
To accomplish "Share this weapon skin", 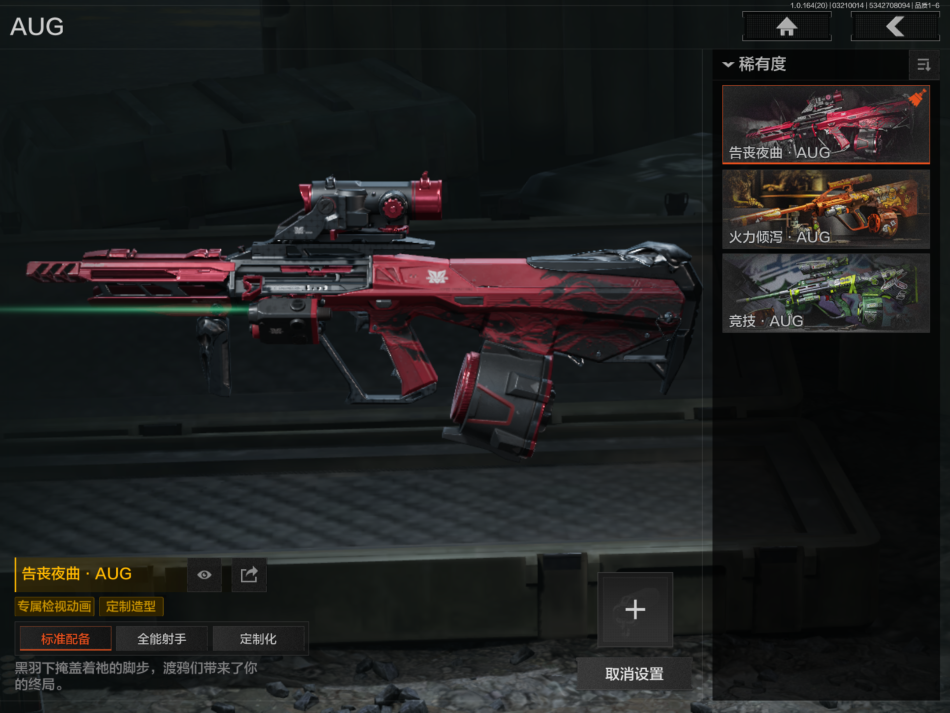I will point(249,575).
